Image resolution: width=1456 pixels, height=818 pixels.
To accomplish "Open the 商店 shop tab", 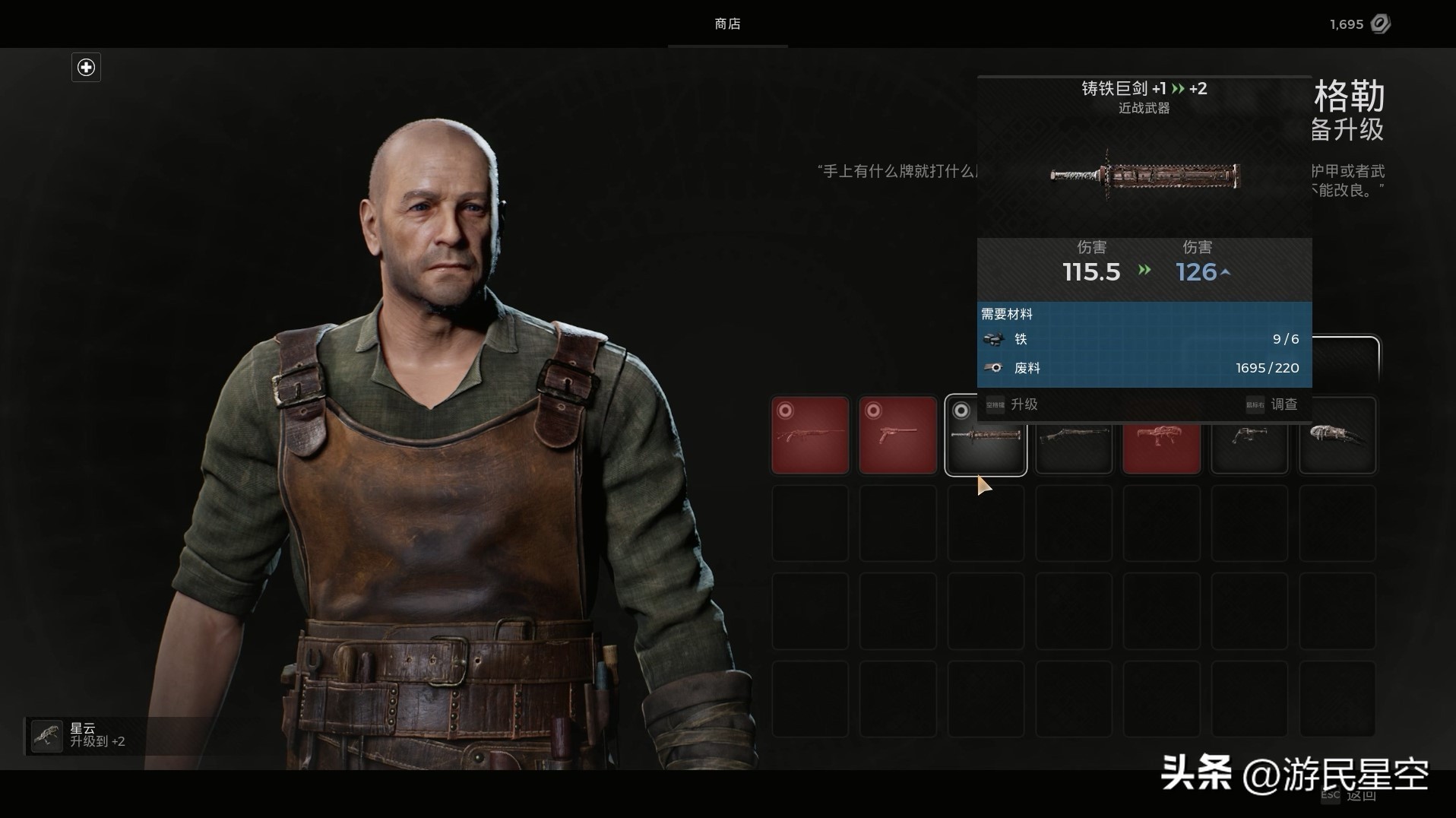I will (x=727, y=24).
